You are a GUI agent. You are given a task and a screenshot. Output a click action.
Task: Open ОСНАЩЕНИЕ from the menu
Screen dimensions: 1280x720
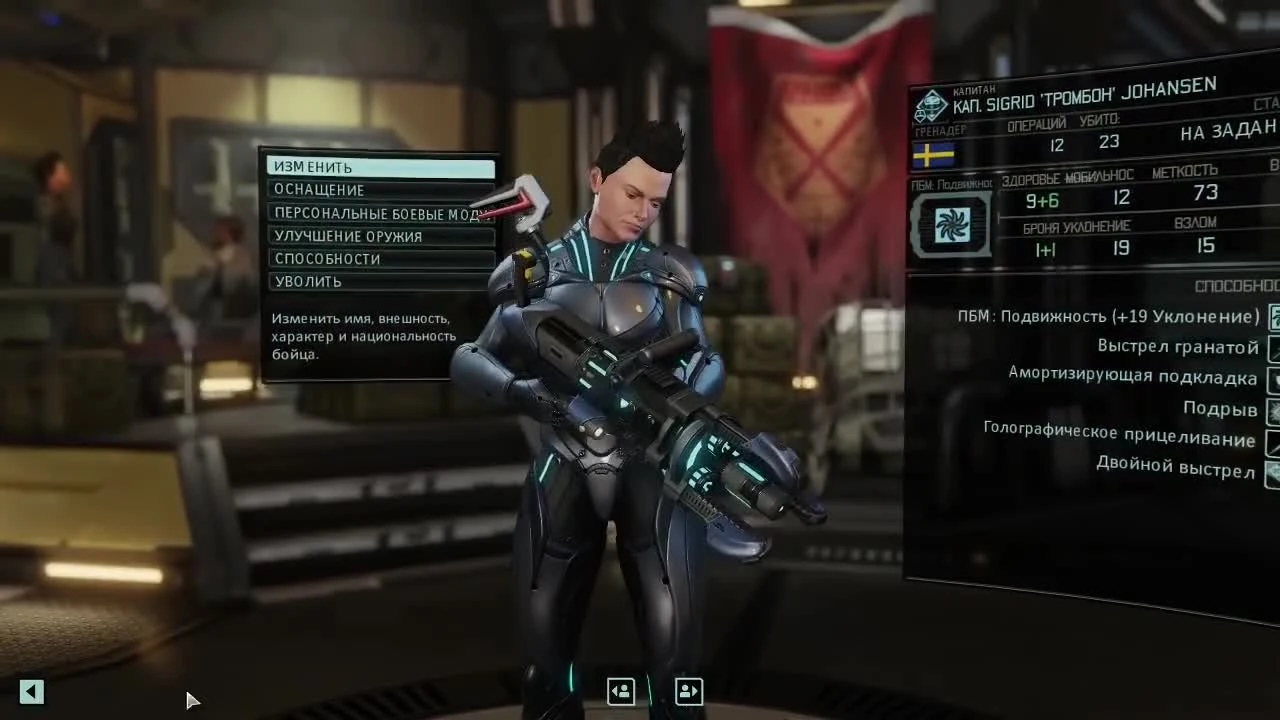379,190
